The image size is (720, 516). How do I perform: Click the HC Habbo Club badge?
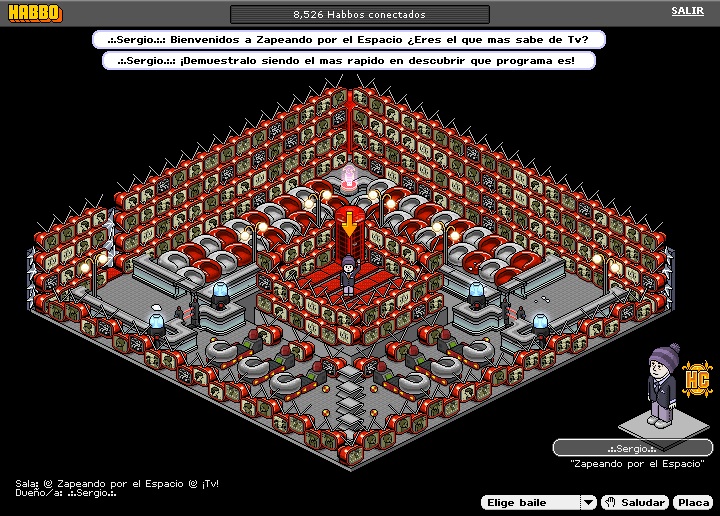(696, 380)
